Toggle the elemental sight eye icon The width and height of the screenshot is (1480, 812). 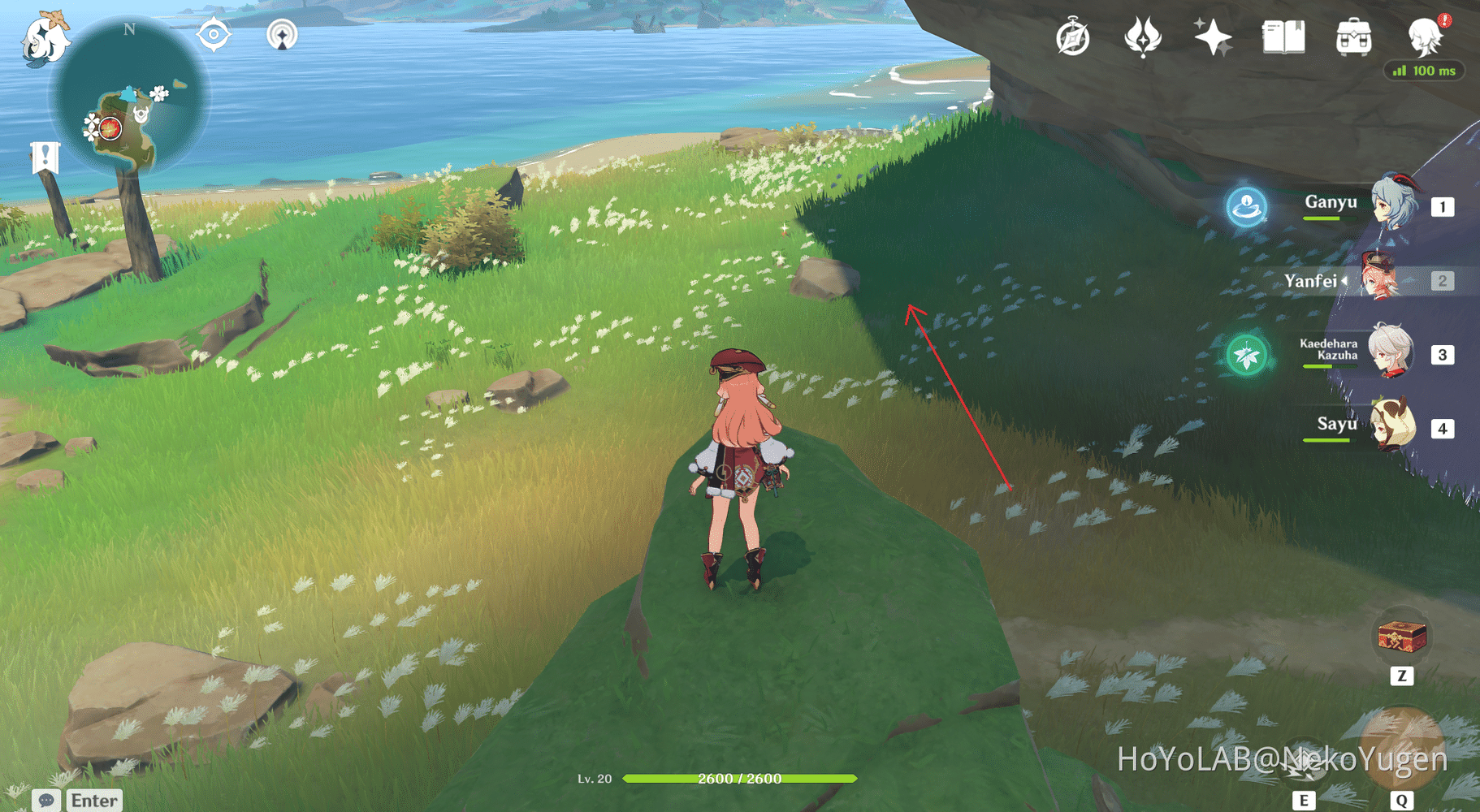pyautogui.click(x=214, y=35)
